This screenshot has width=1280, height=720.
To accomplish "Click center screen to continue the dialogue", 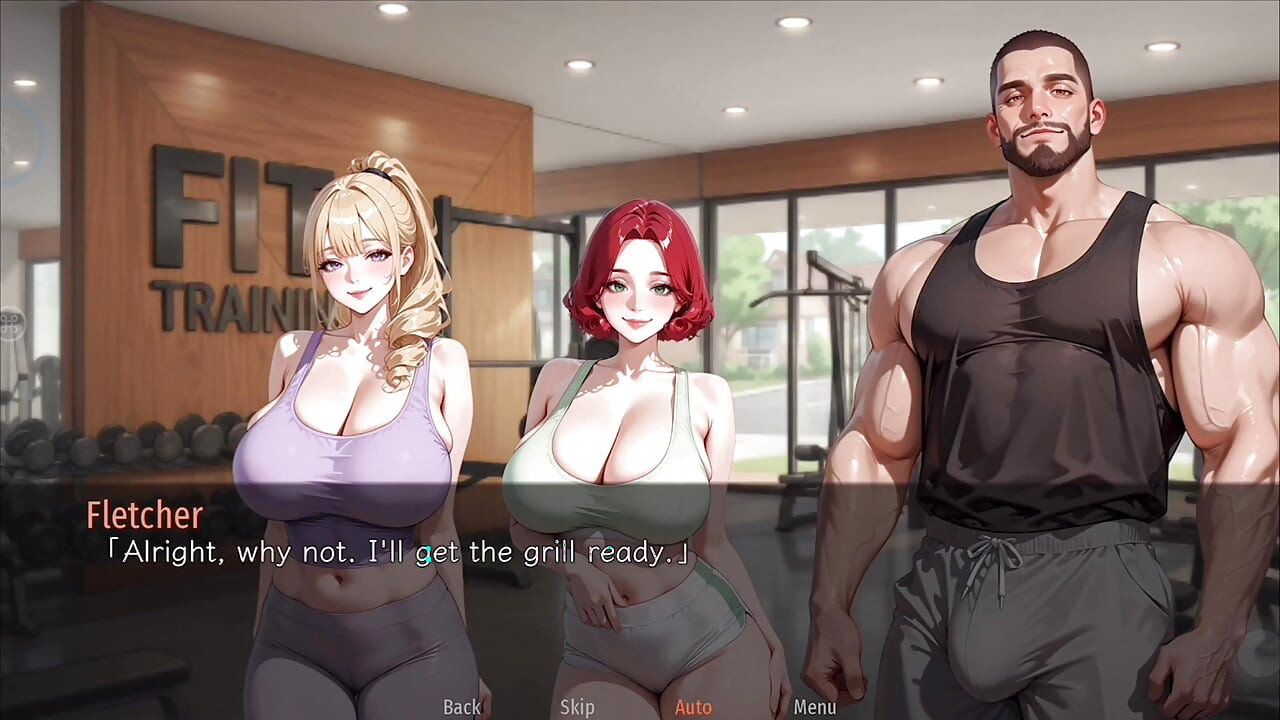I will point(640,360).
